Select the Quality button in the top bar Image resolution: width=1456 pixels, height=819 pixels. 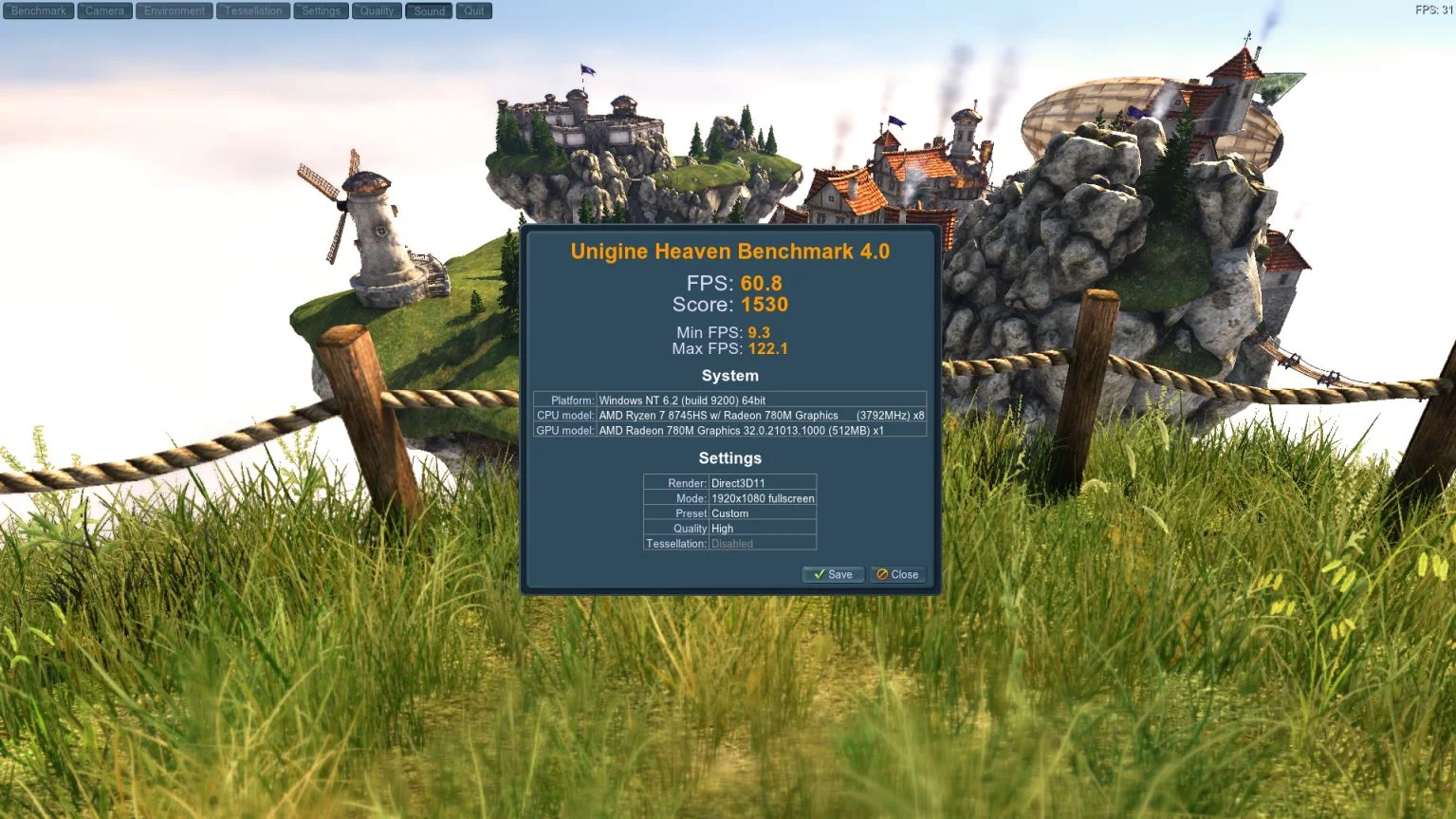click(377, 11)
